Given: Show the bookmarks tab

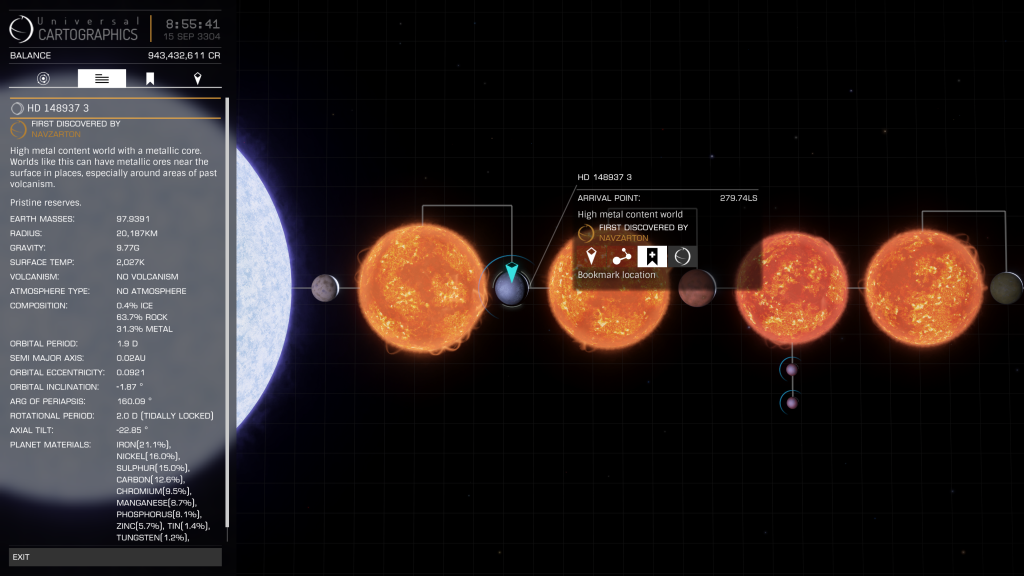Looking at the screenshot, I should tap(150, 78).
